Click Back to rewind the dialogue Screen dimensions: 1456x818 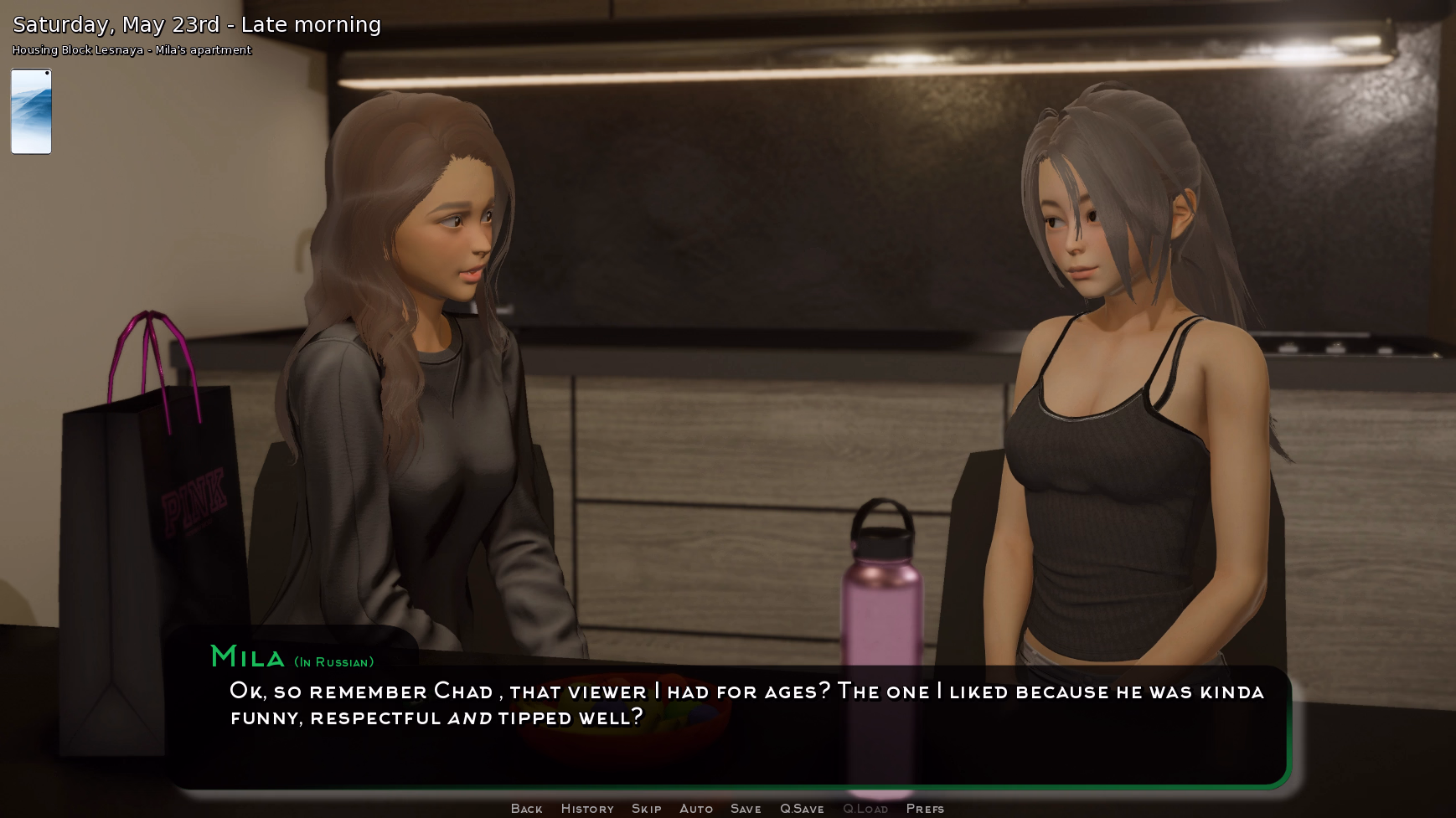pyautogui.click(x=525, y=808)
